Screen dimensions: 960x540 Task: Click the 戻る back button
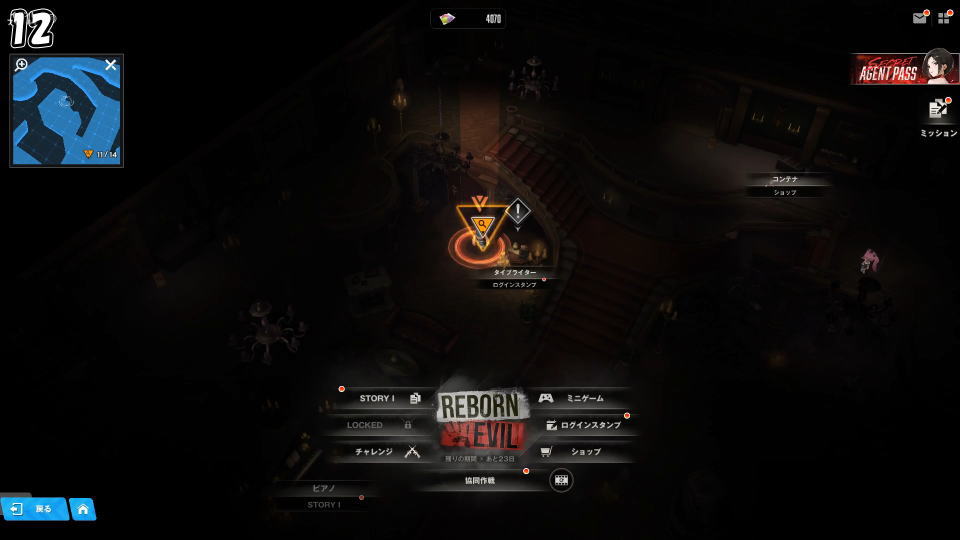click(x=33, y=509)
